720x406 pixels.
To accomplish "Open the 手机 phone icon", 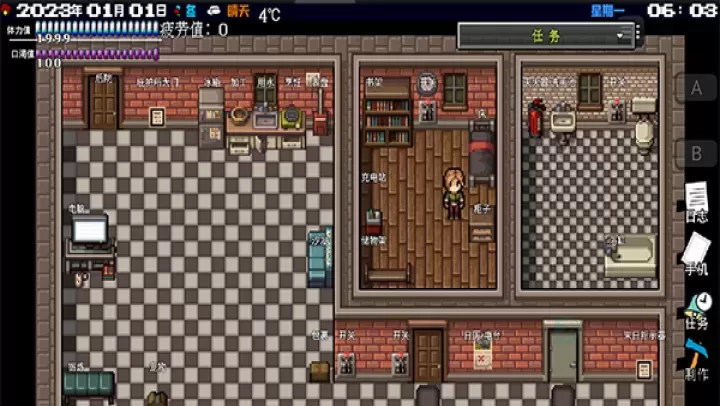I will point(697,250).
